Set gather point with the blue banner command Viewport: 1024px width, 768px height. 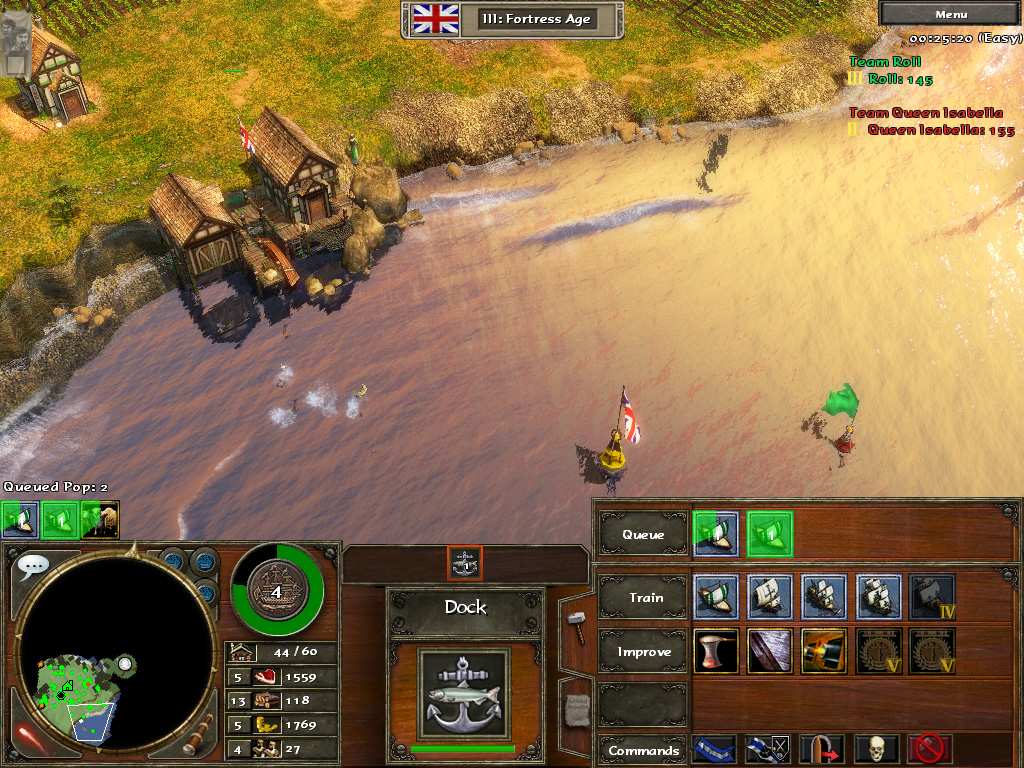[x=714, y=749]
